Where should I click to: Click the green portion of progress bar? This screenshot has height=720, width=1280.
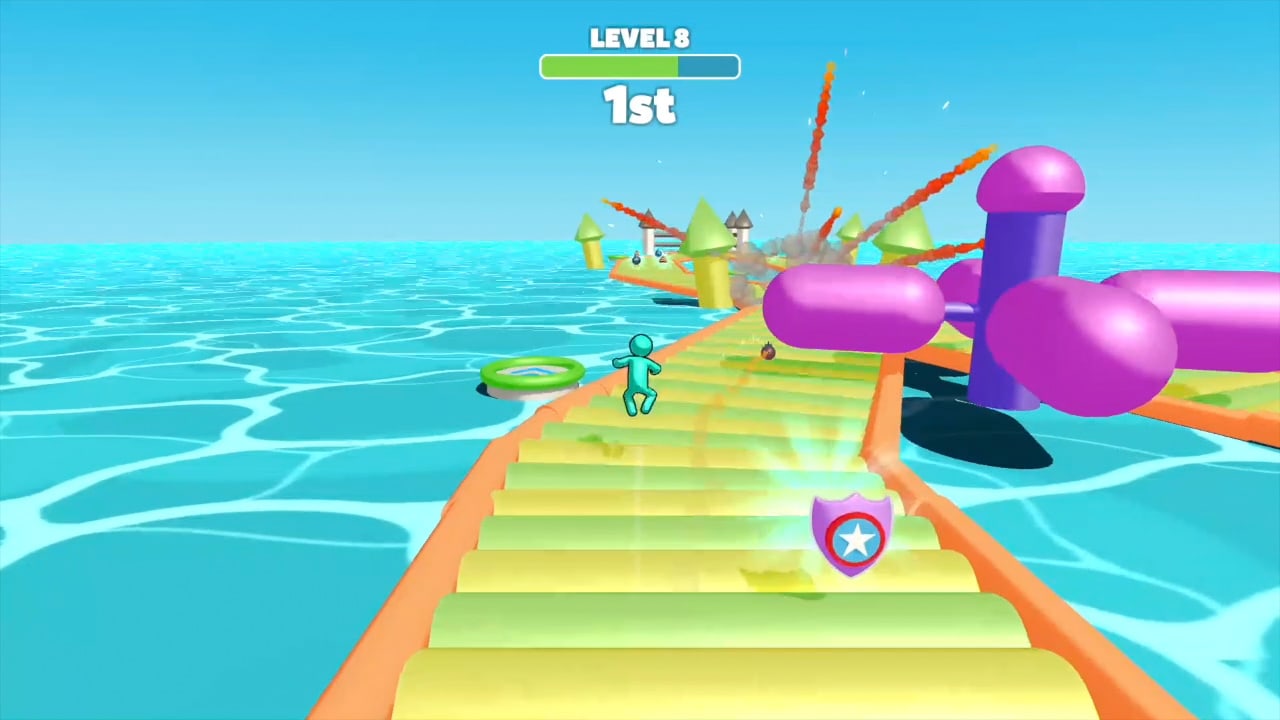(610, 66)
